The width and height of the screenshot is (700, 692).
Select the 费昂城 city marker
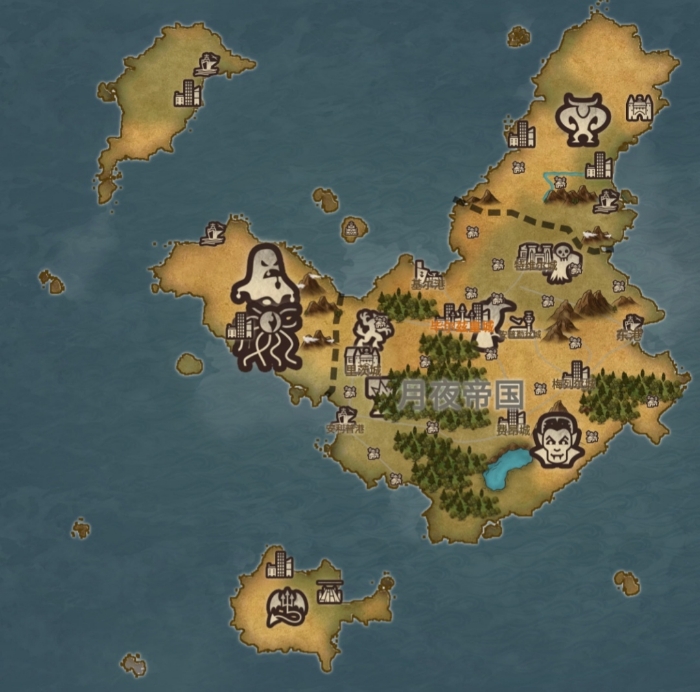[x=511, y=419]
